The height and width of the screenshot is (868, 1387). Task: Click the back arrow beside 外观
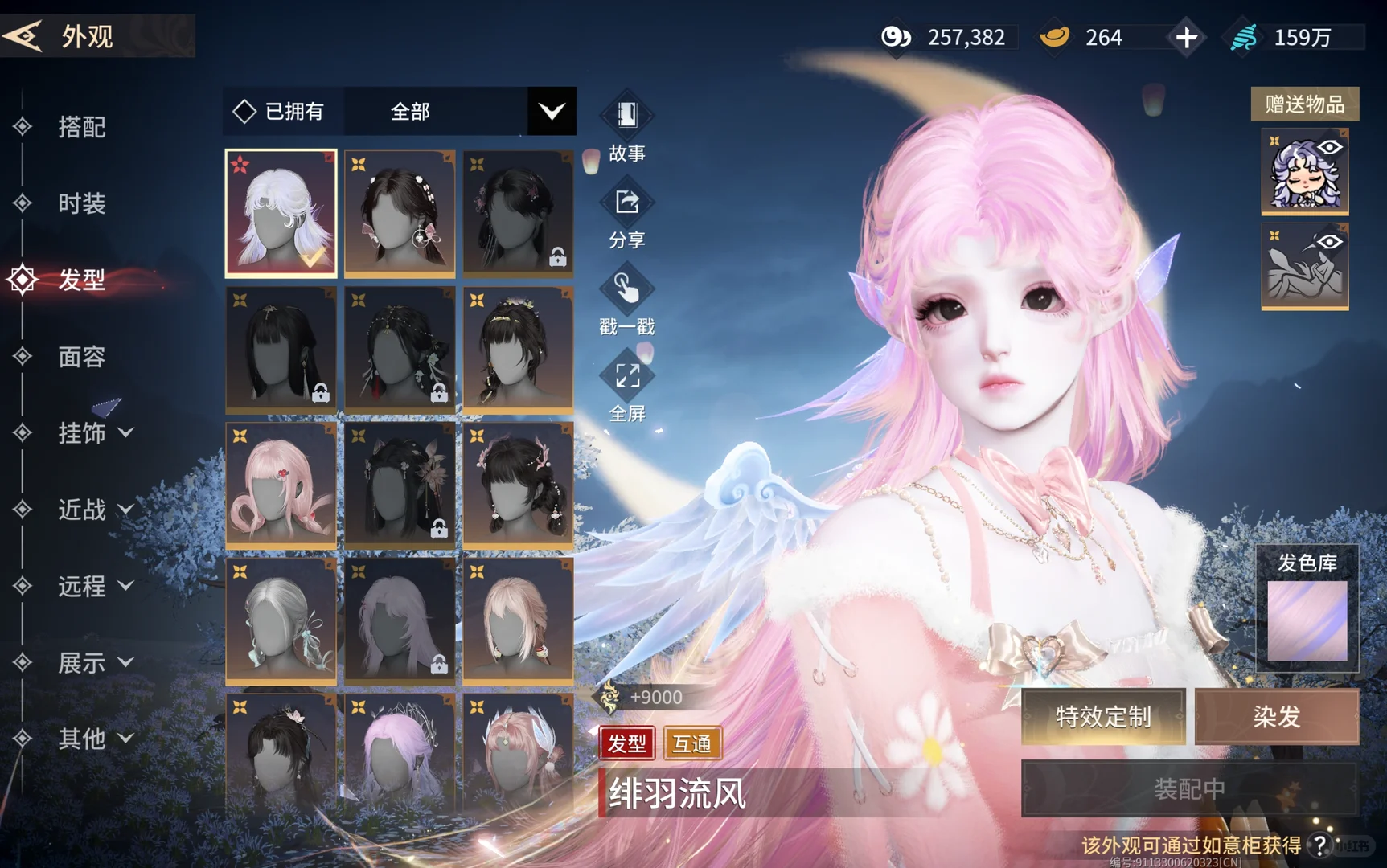pos(24,35)
